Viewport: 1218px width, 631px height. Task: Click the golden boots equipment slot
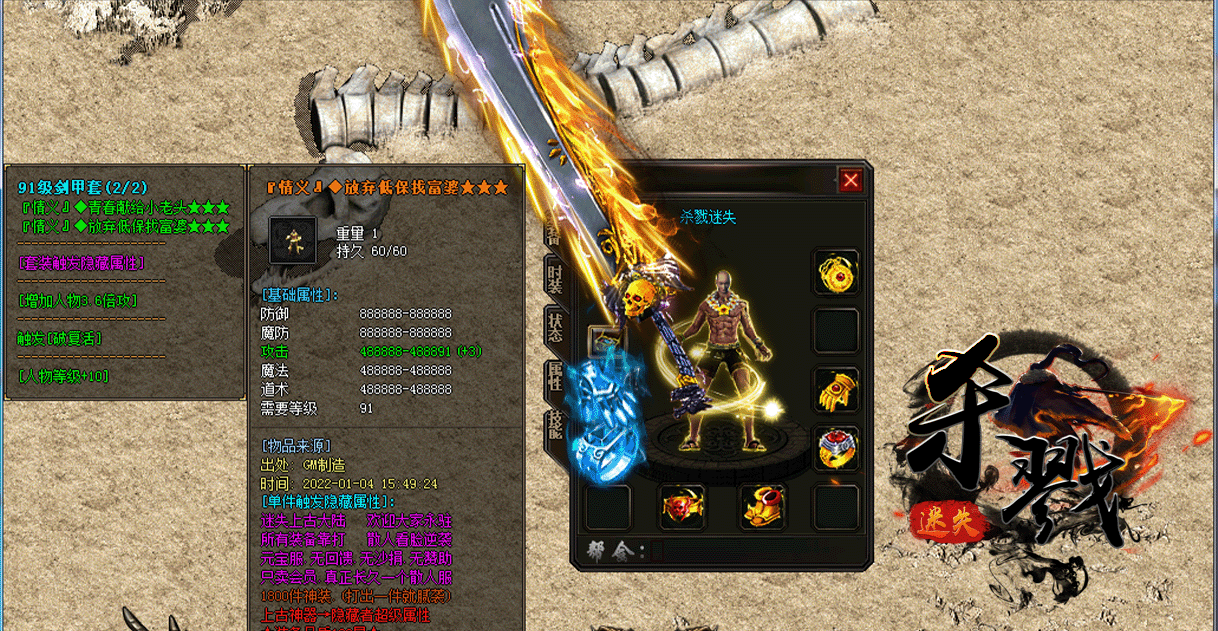pyautogui.click(x=762, y=507)
